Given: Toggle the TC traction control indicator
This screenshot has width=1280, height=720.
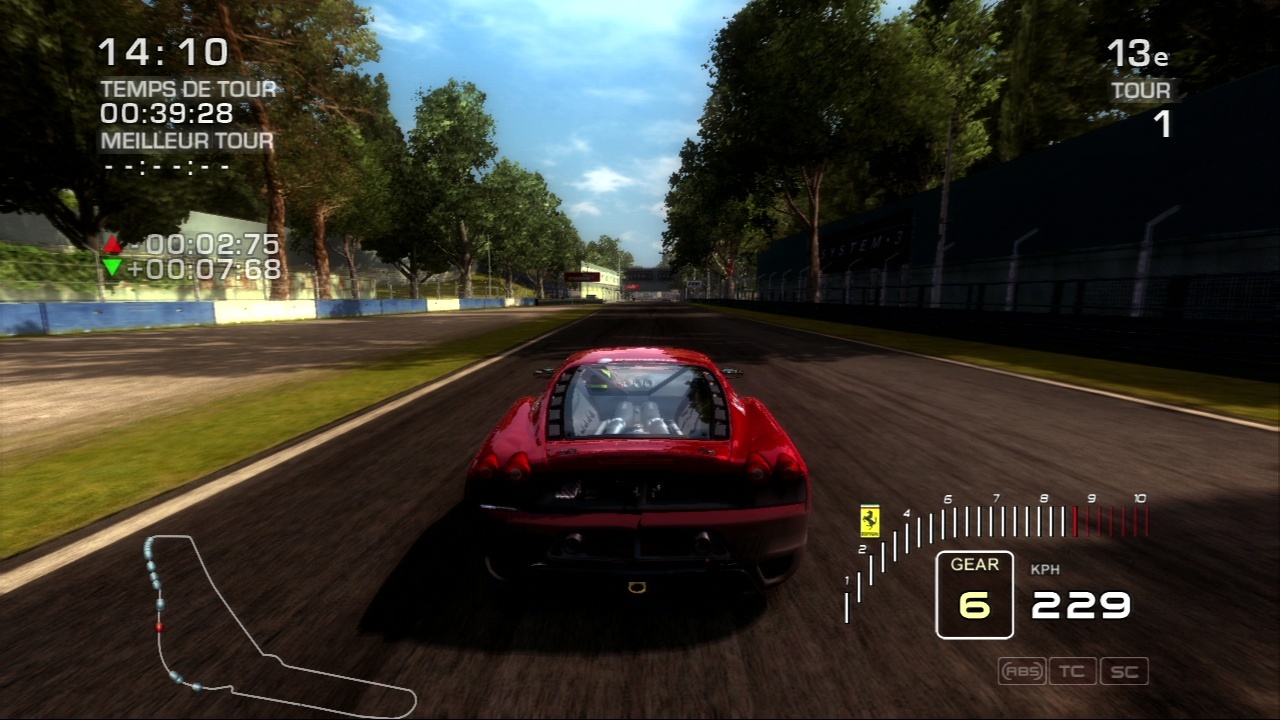Looking at the screenshot, I should point(1072,671).
